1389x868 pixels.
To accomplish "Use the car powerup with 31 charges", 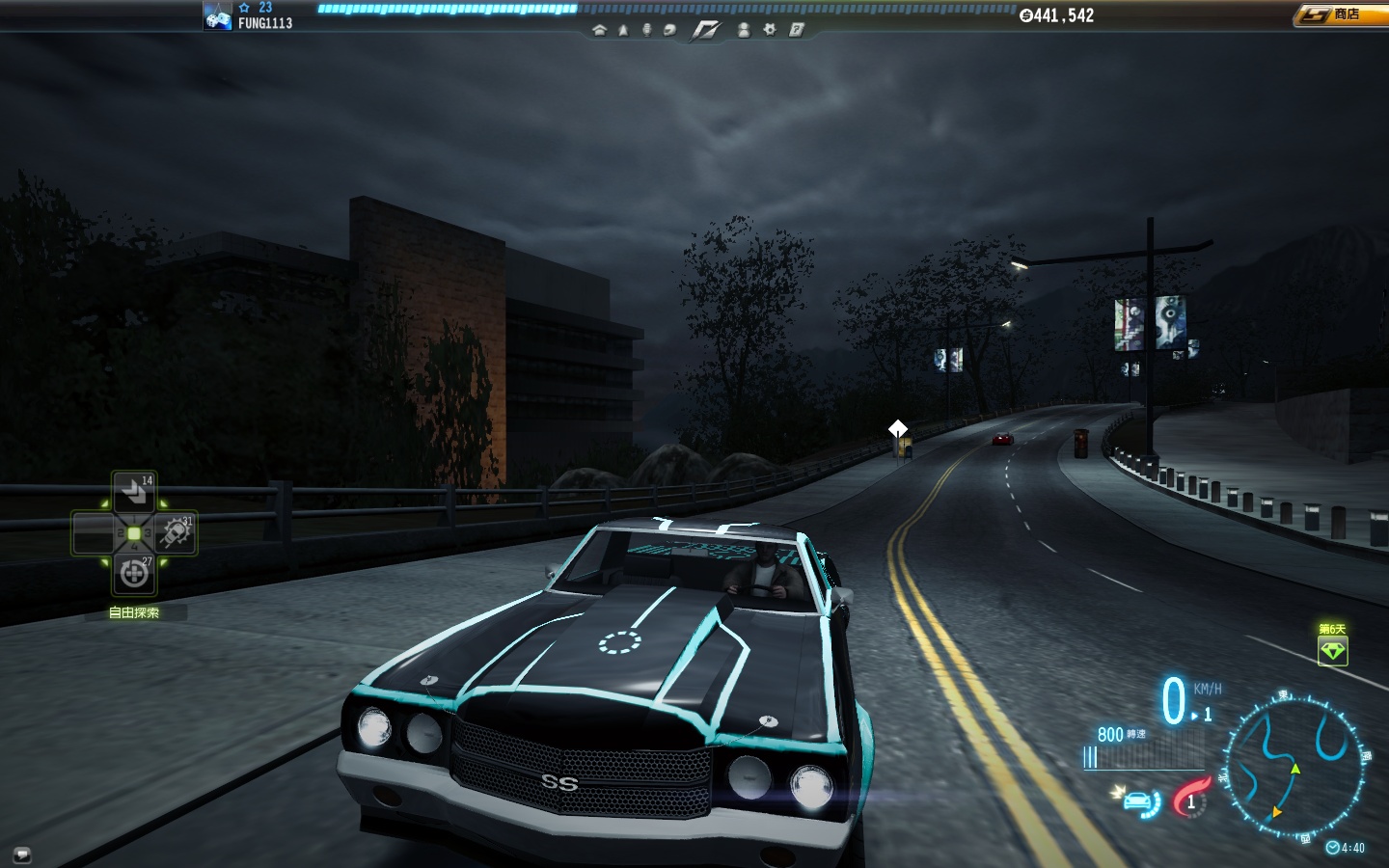I will tap(176, 532).
